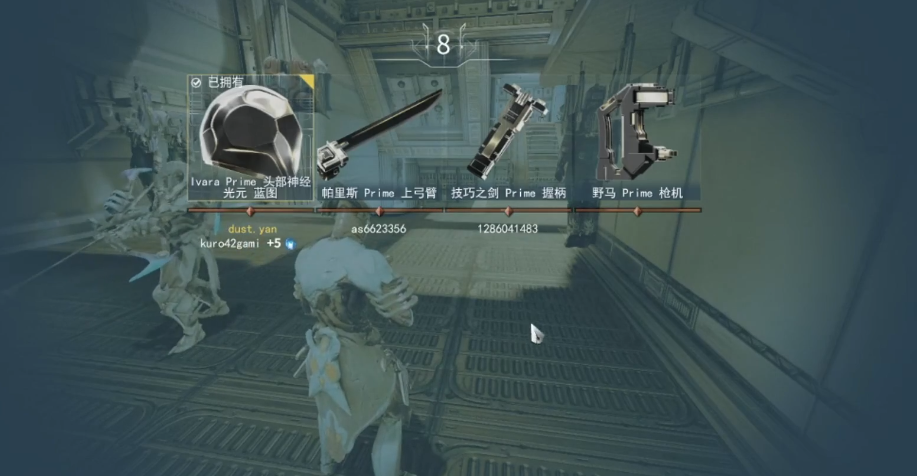The image size is (917, 476).
Task: Select the Ivara Prime Neuroptics blueprint reward
Action: click(251, 134)
